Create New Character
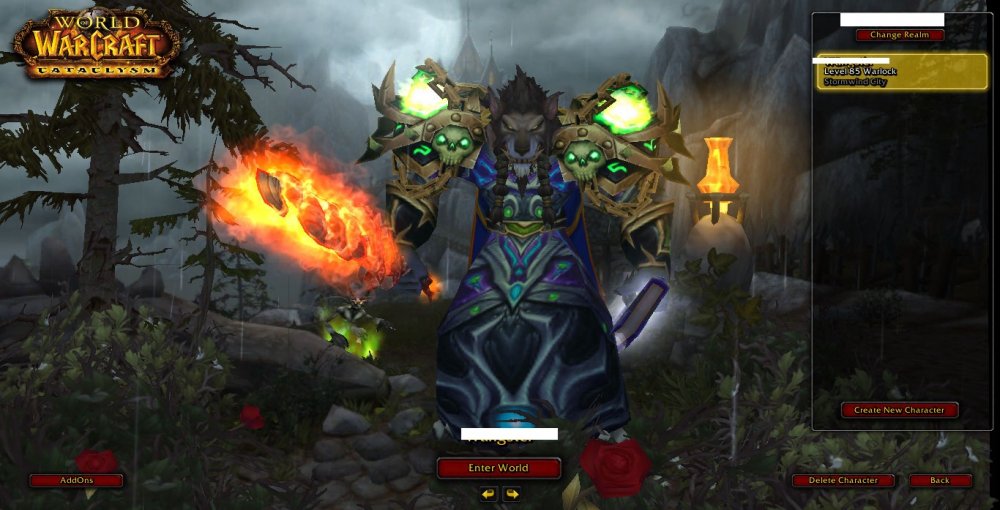The width and height of the screenshot is (1000, 510). pos(899,410)
